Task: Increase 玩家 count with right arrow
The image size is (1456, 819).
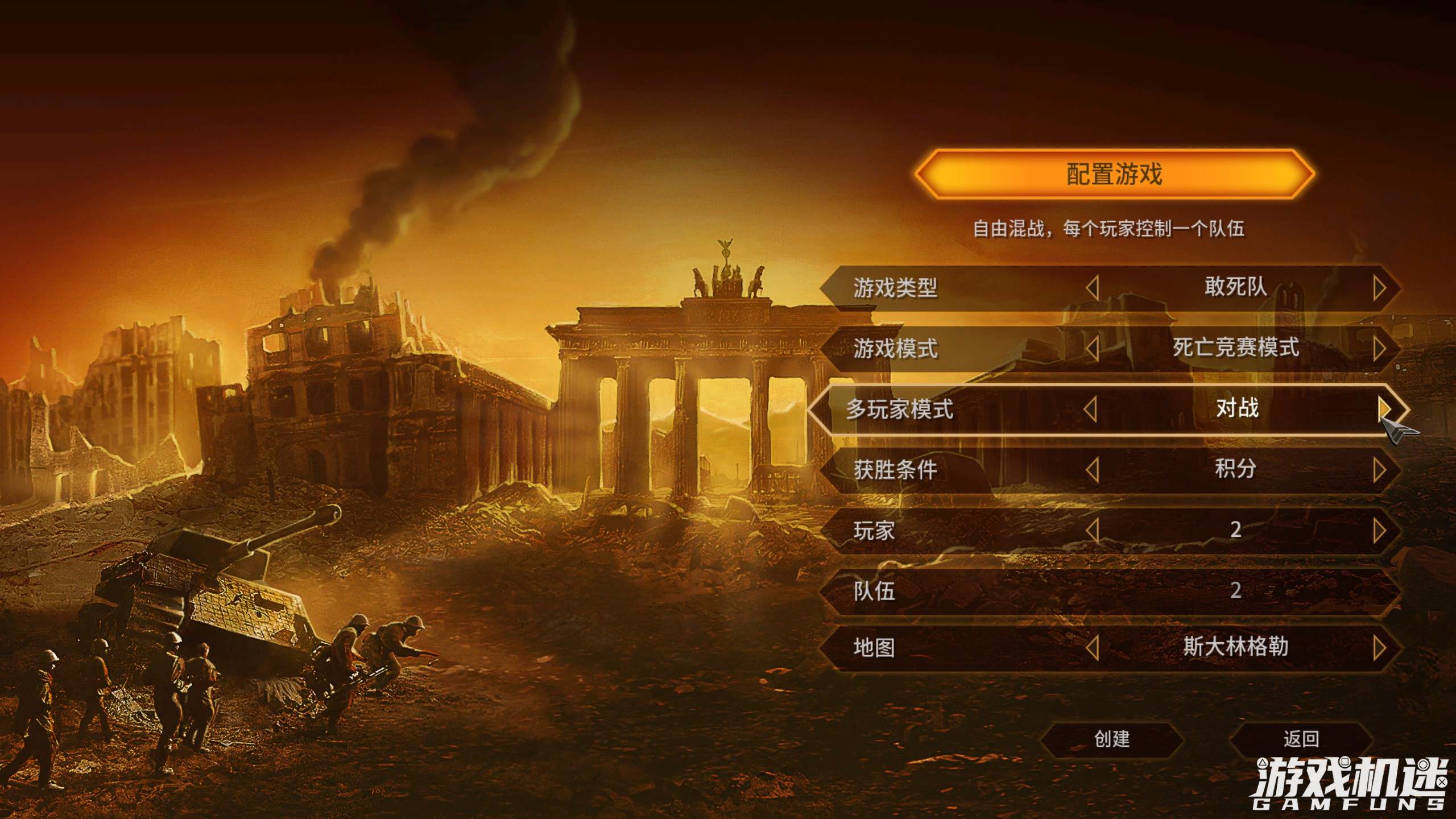Action: point(1379,531)
